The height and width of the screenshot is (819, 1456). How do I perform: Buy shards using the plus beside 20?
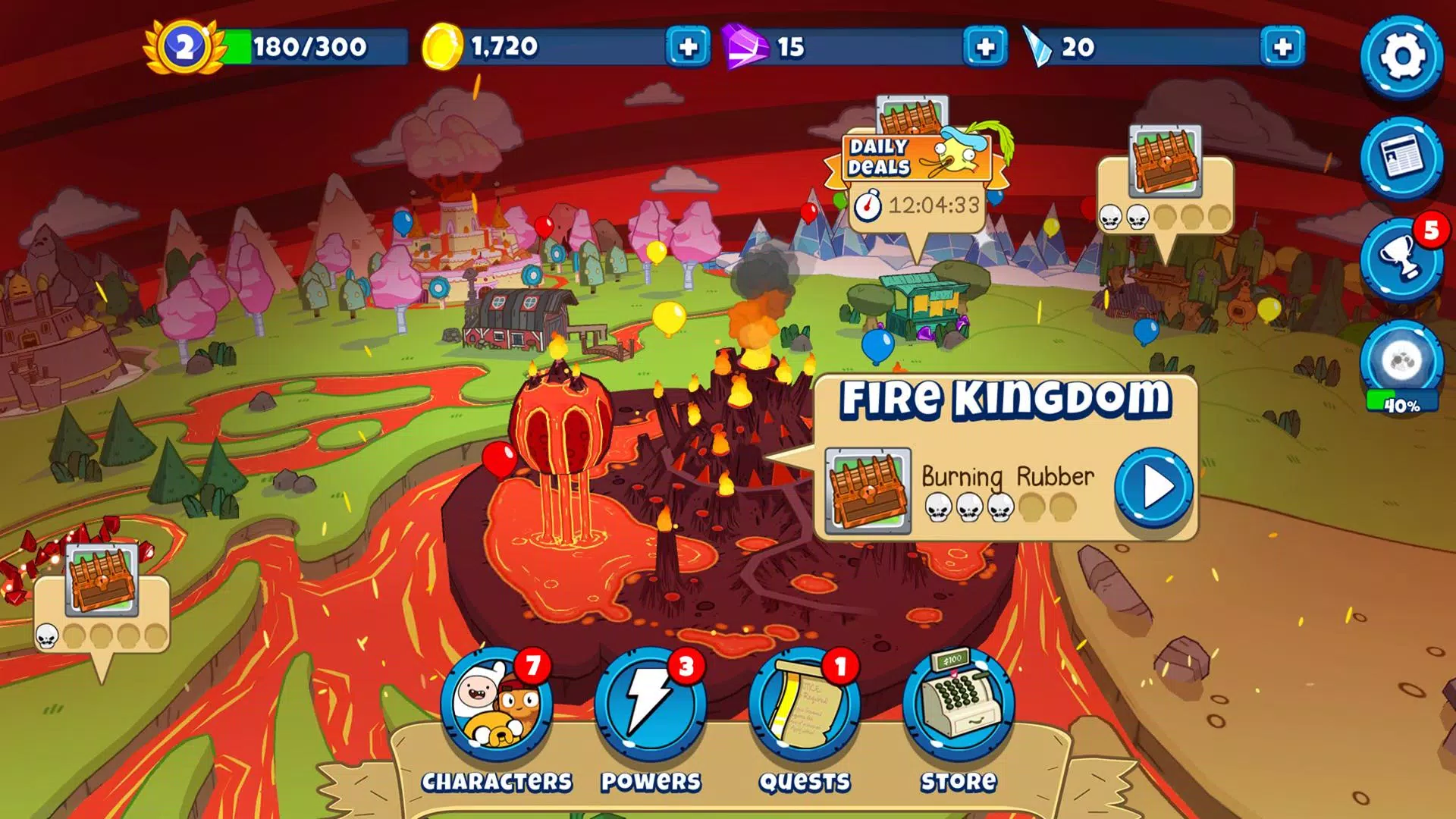(1282, 47)
